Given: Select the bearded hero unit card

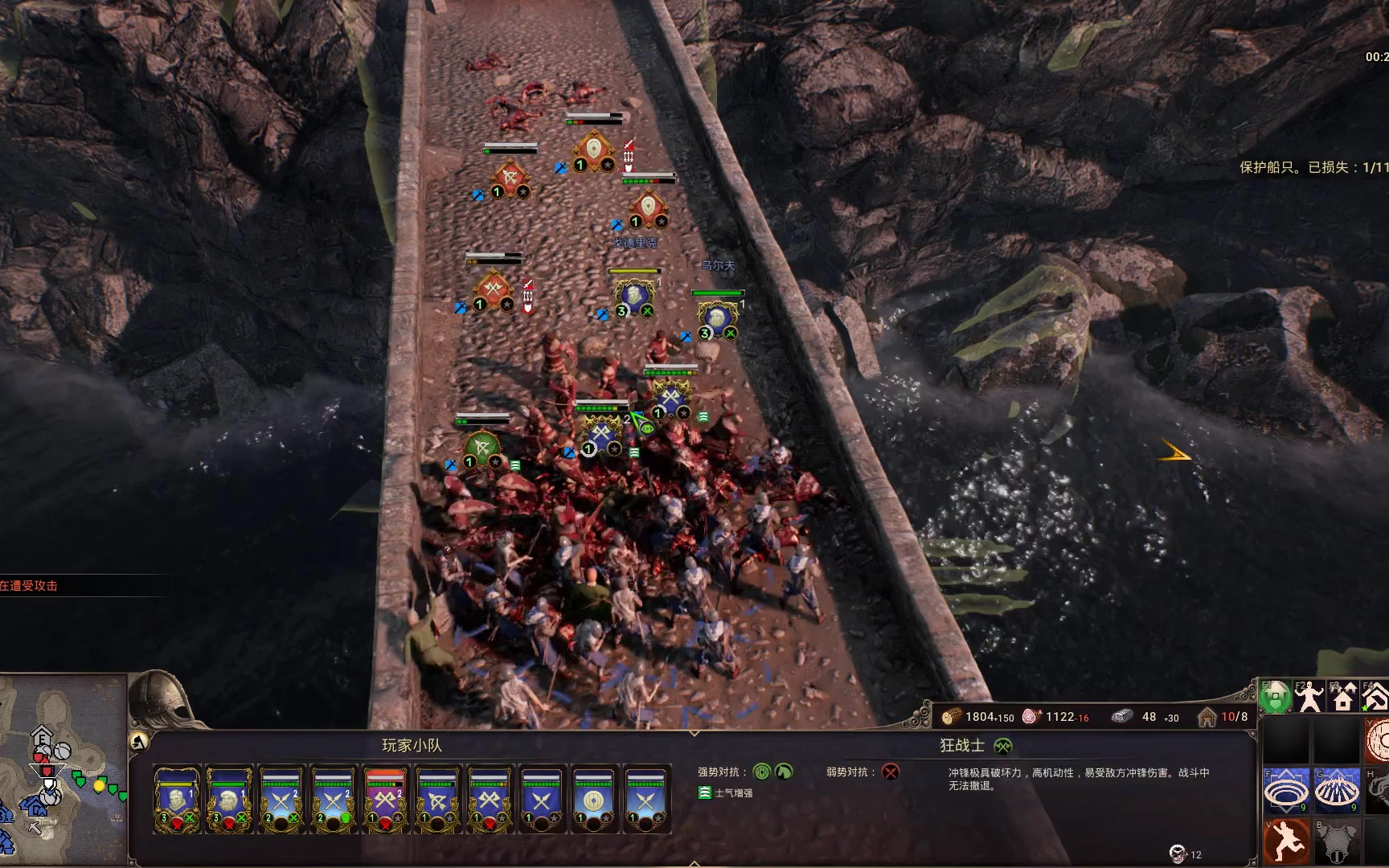Looking at the screenshot, I should click(x=229, y=799).
